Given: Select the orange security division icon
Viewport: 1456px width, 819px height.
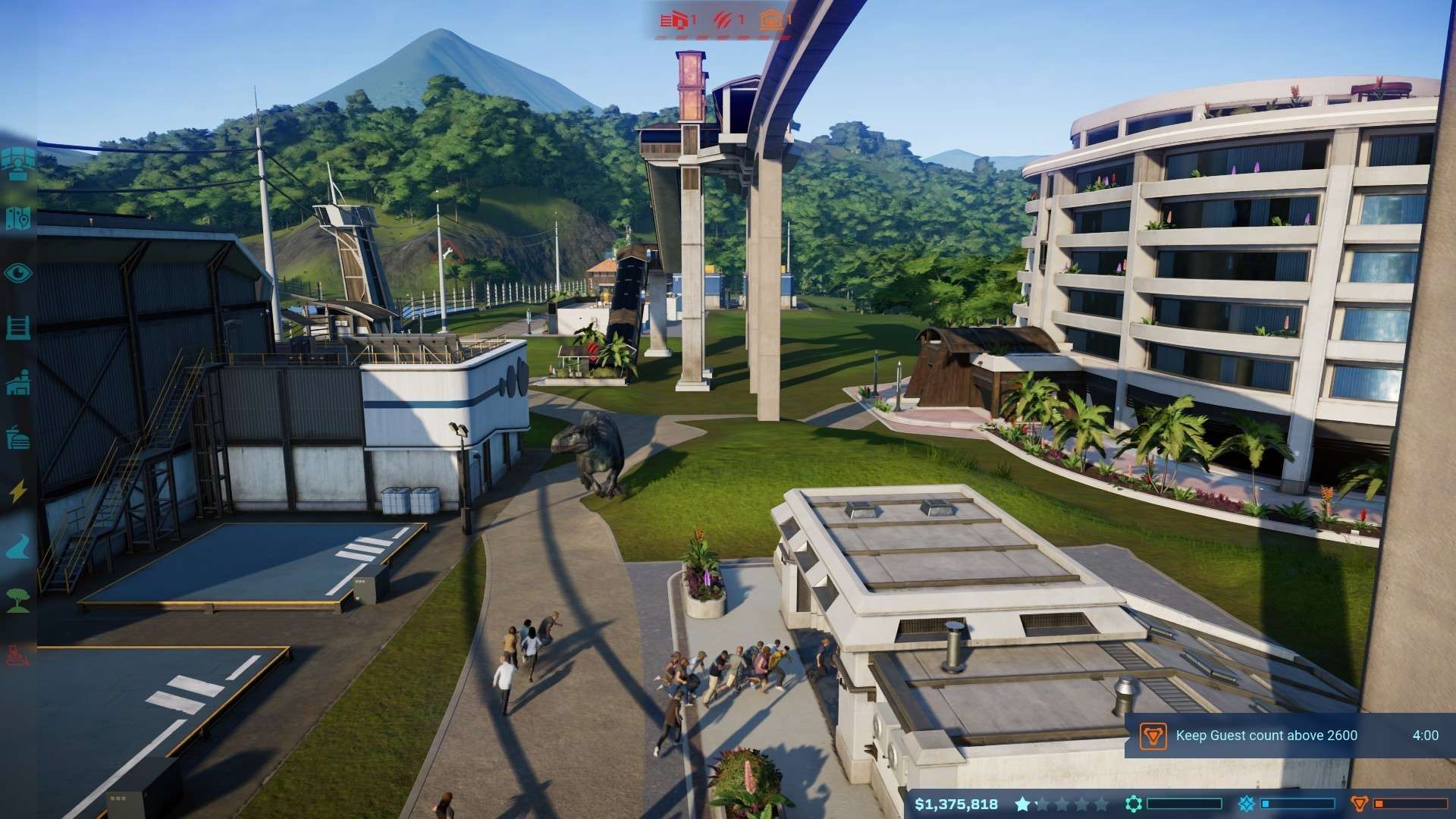Looking at the screenshot, I should [x=1360, y=804].
